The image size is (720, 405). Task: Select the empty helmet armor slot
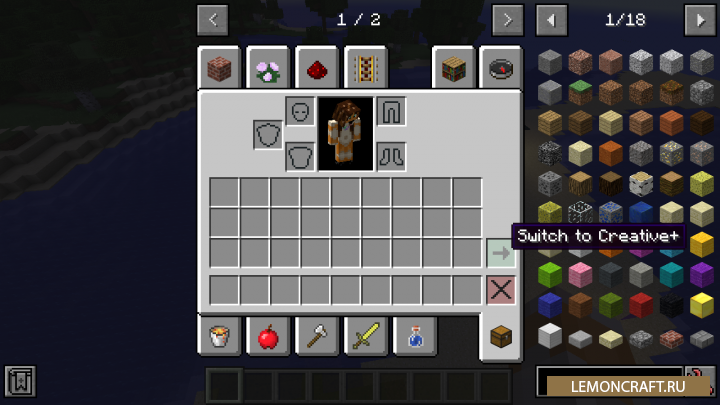299,111
